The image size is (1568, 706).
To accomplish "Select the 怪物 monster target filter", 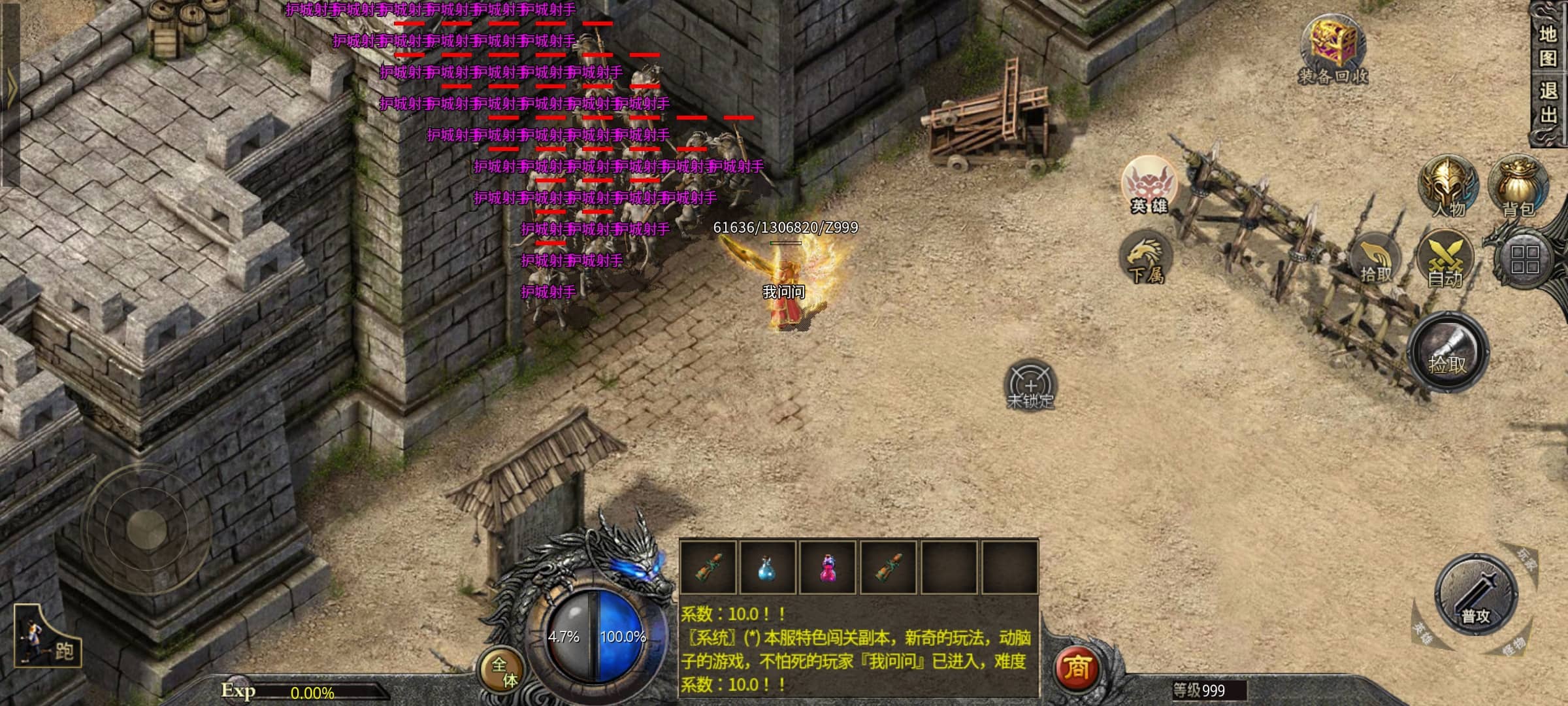I will pos(1513,648).
